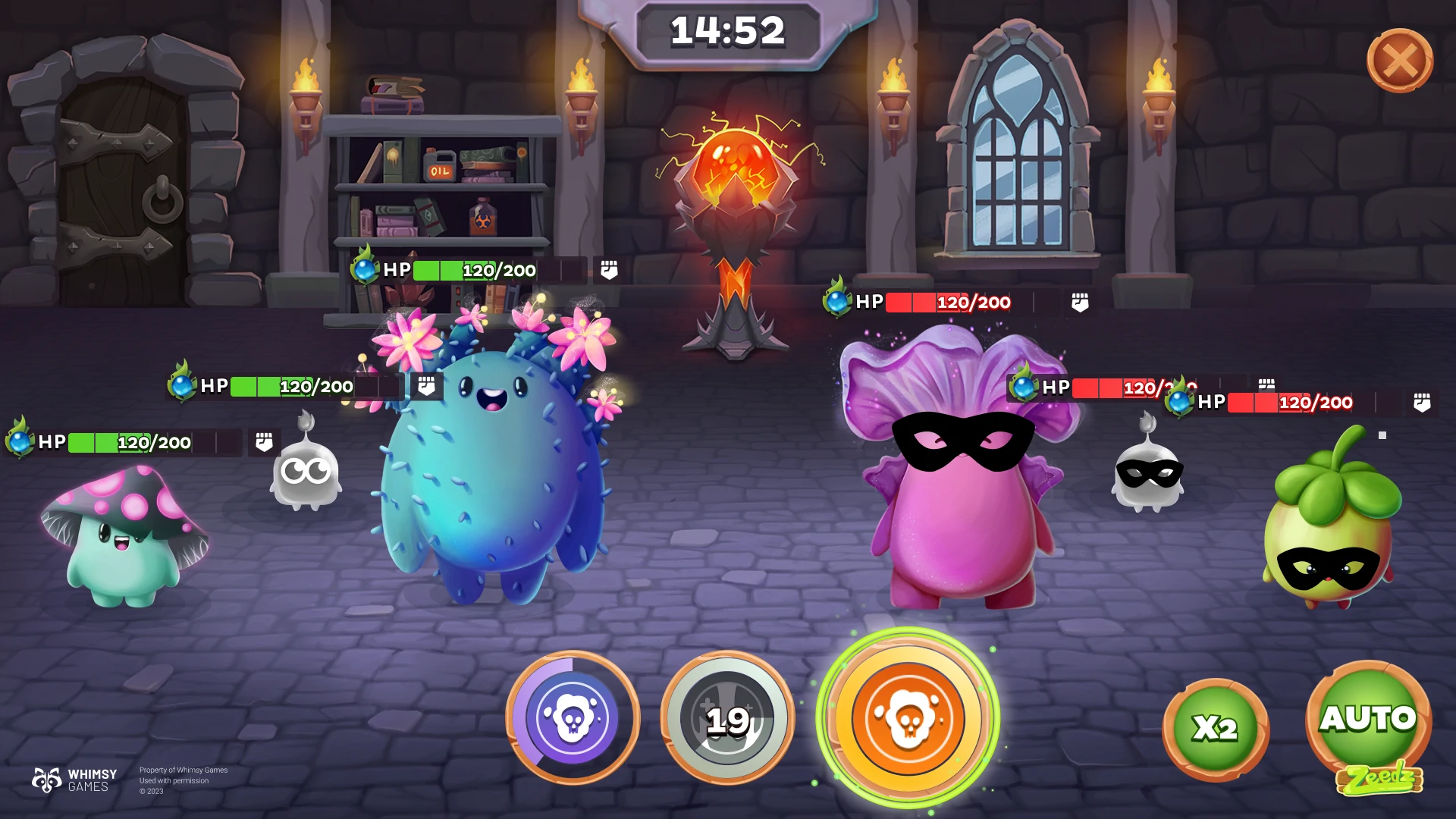This screenshot has width=1456, height=819.
Task: Toggle X2 battle speed
Action: [x=1215, y=729]
